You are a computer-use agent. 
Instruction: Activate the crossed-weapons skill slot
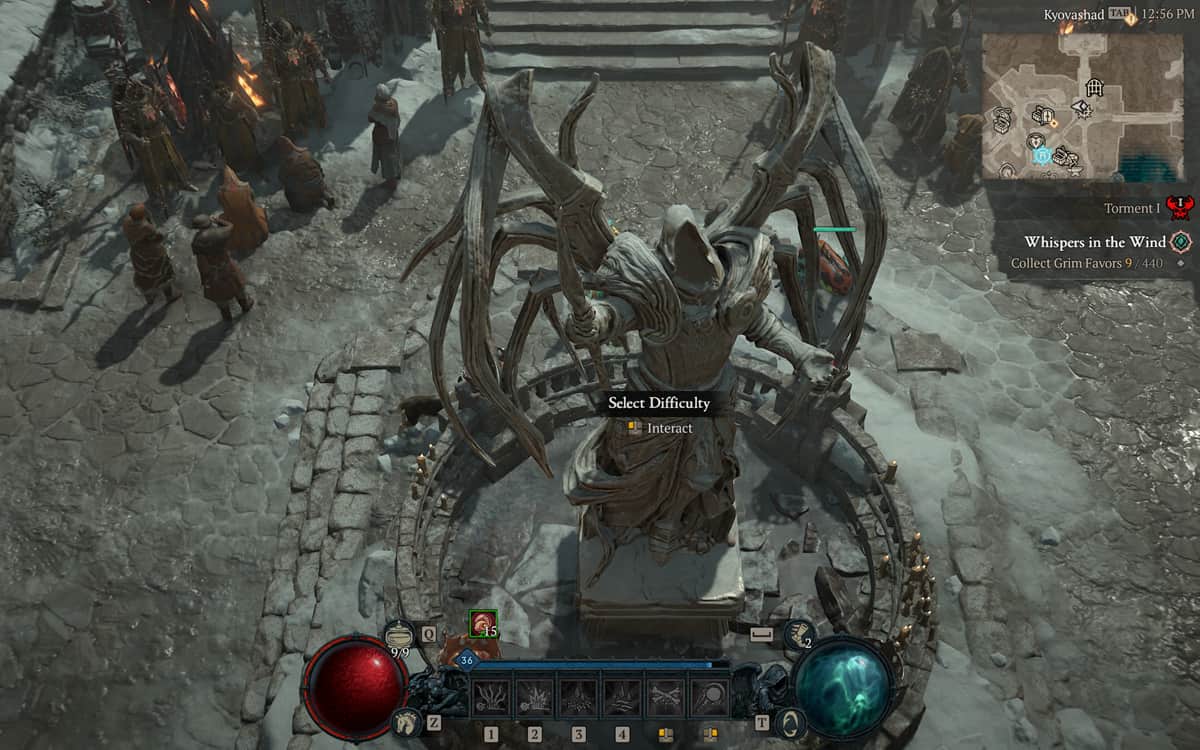coord(666,697)
